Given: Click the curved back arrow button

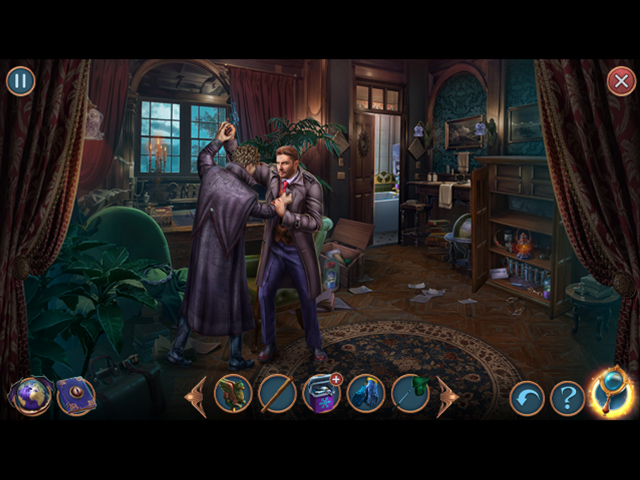Looking at the screenshot, I should (x=527, y=397).
